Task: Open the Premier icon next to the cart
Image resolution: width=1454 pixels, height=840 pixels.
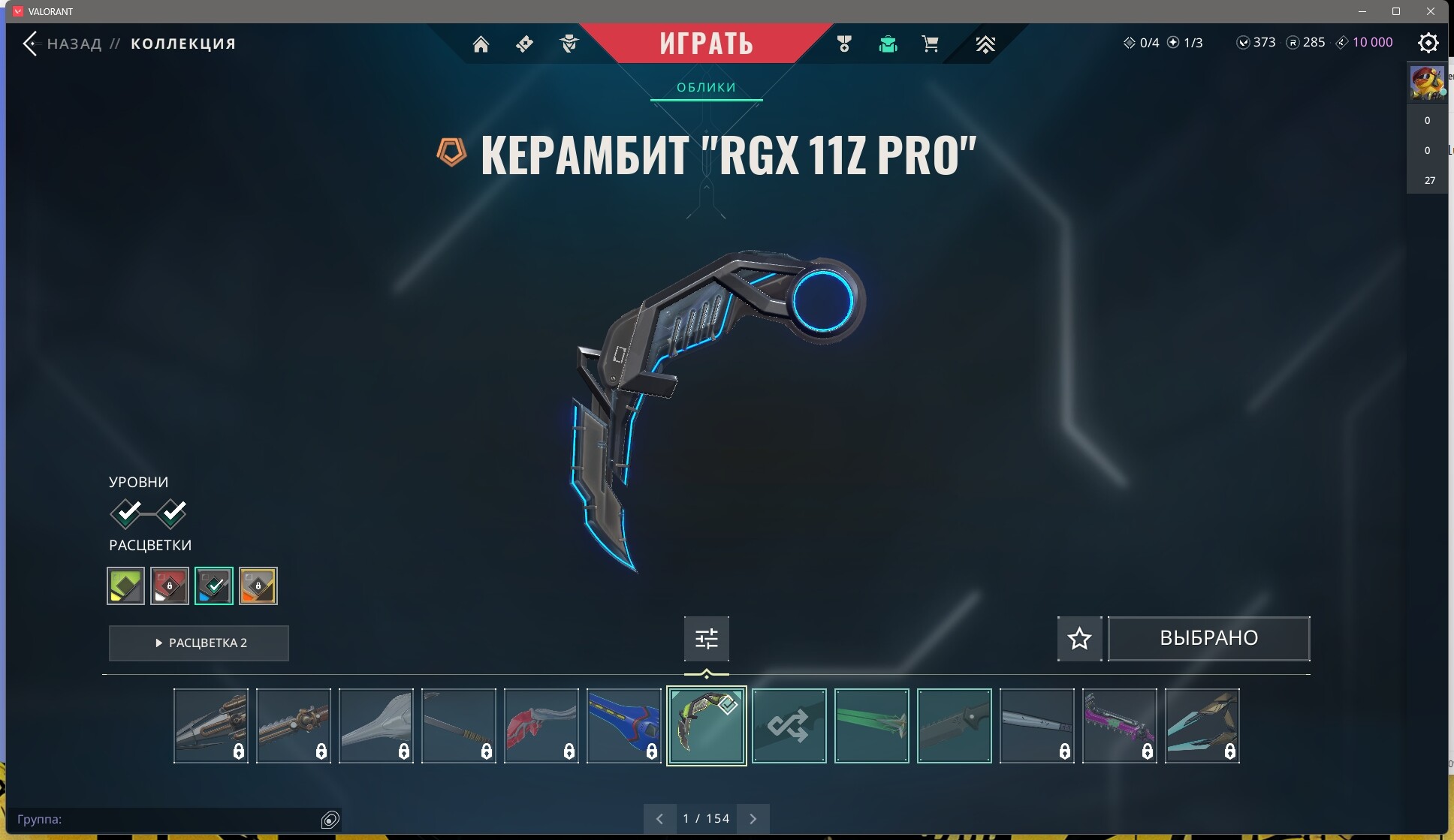Action: 985,44
